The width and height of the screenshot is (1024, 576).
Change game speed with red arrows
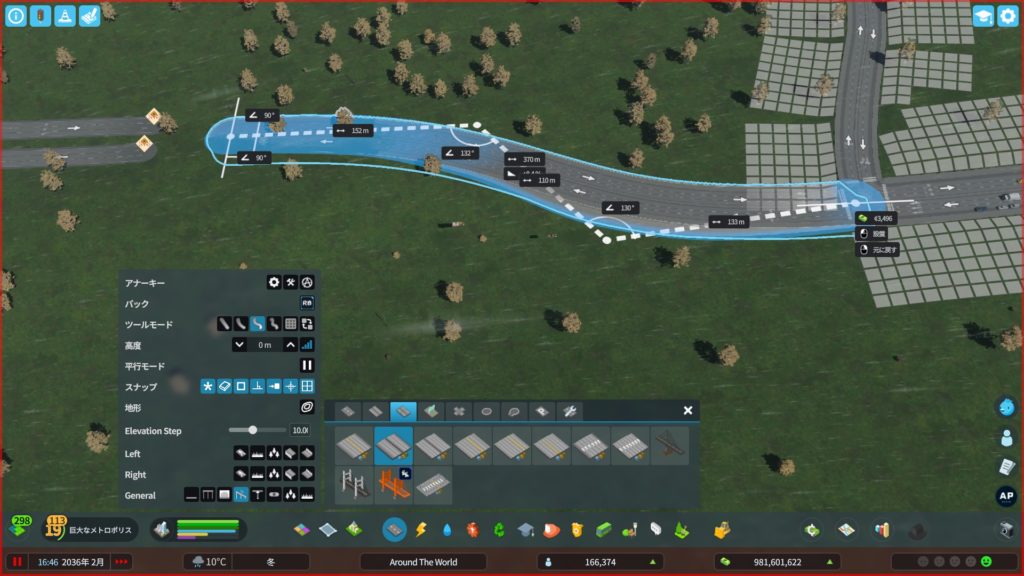[x=121, y=562]
